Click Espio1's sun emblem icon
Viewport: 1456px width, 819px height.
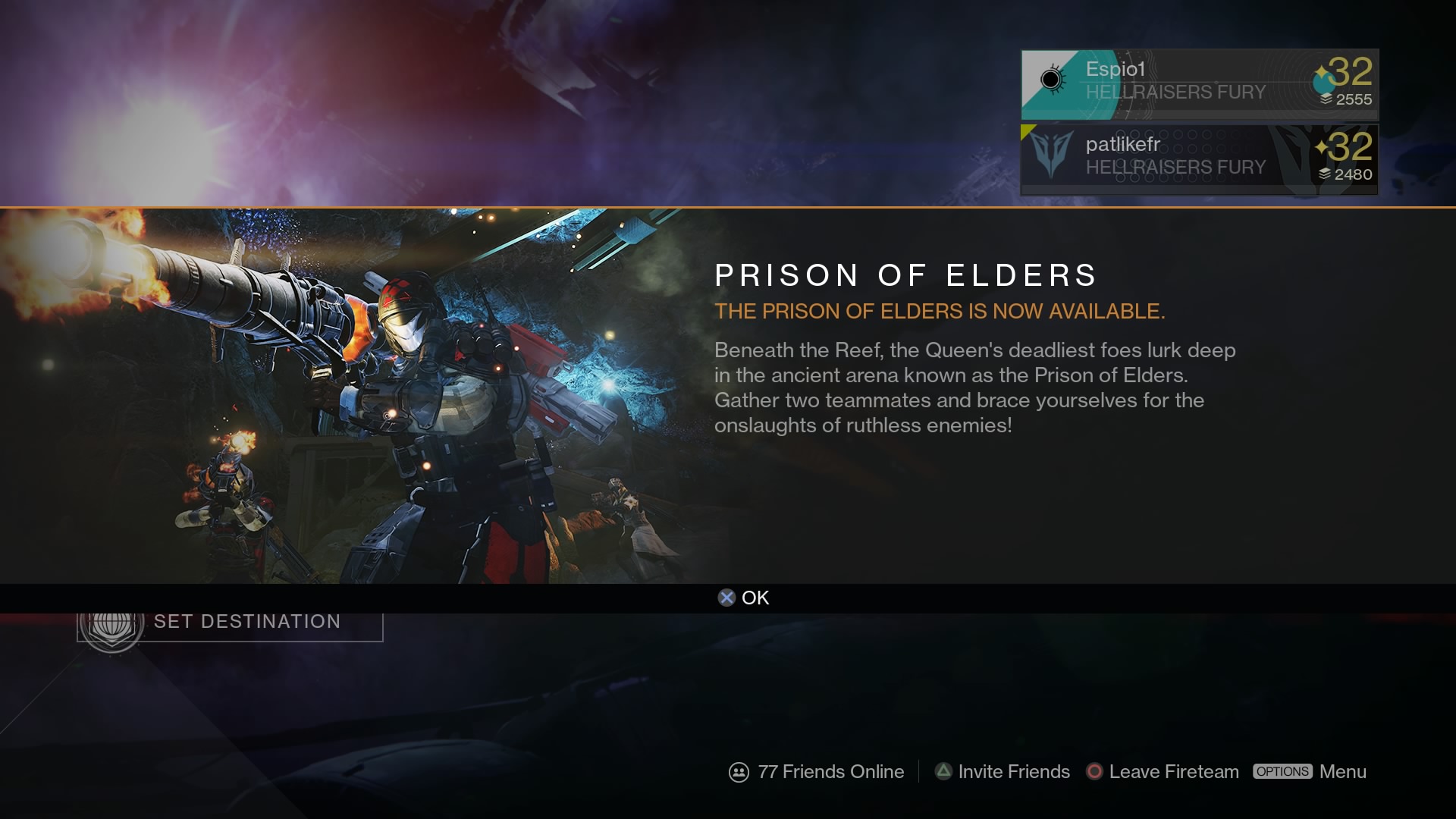[1051, 78]
